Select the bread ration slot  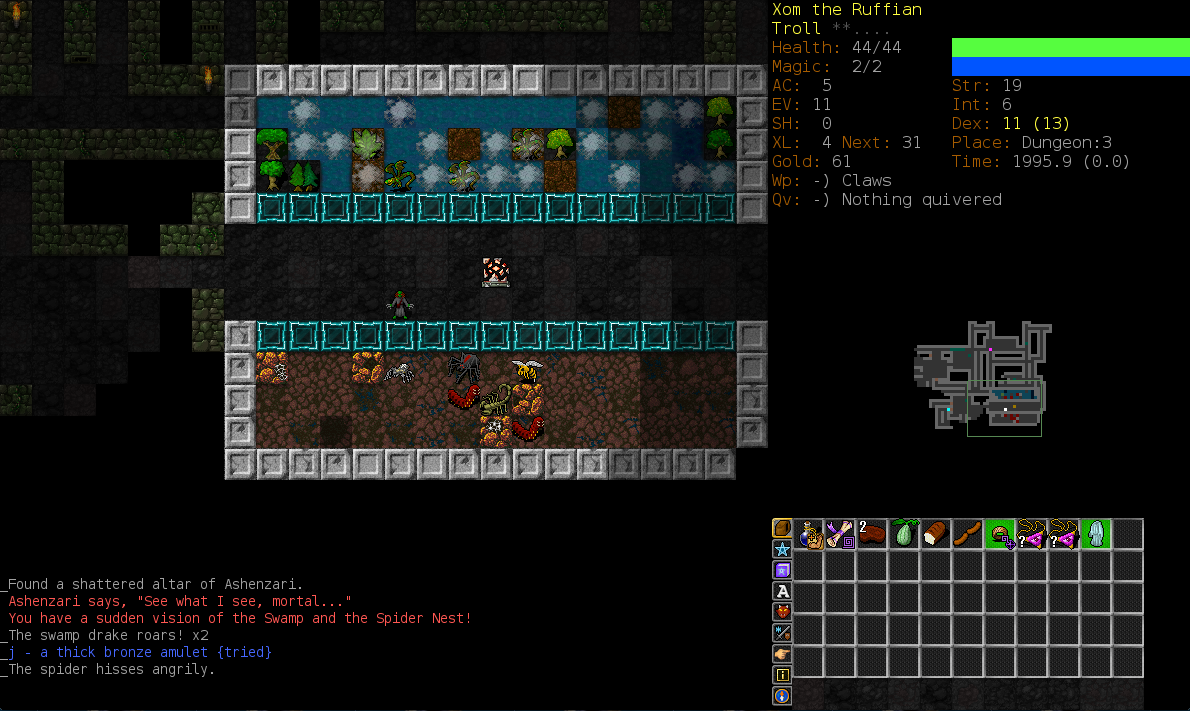click(937, 534)
